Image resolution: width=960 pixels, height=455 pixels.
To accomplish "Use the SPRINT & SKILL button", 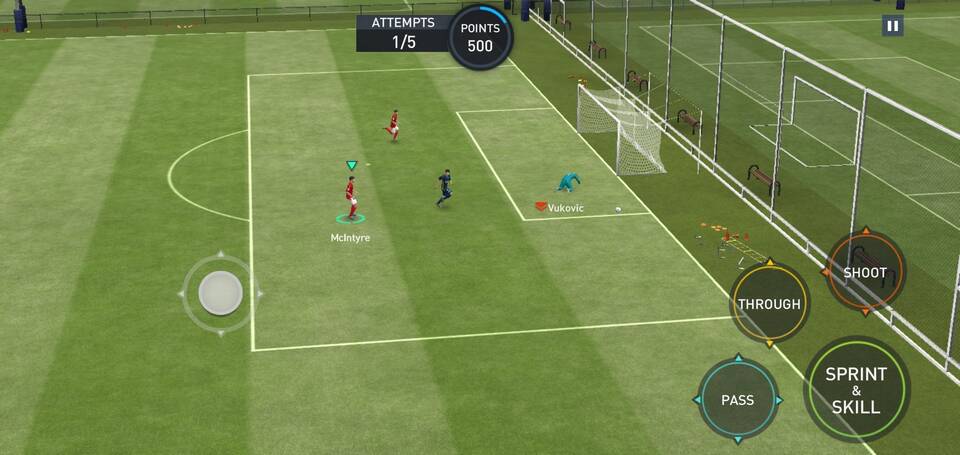I will click(856, 389).
